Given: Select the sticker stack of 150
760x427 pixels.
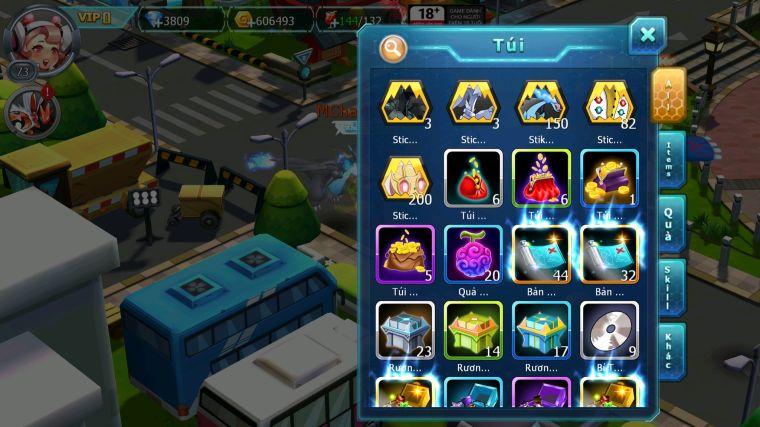Looking at the screenshot, I should [x=541, y=104].
